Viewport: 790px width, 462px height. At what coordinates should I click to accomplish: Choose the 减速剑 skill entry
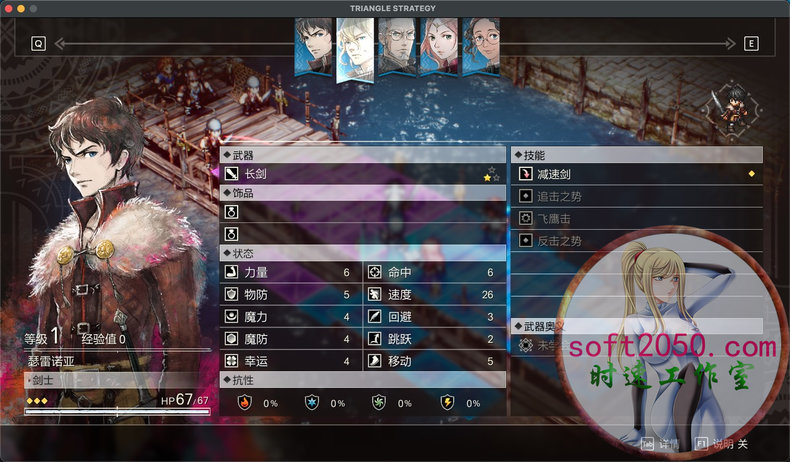637,174
